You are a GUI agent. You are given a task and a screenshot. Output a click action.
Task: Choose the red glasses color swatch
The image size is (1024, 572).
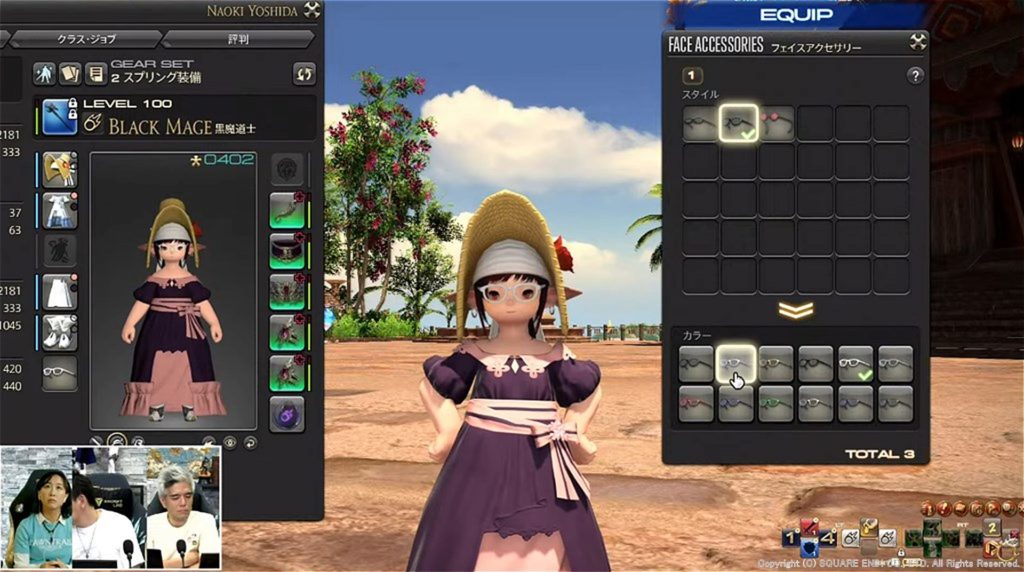pyautogui.click(x=696, y=404)
